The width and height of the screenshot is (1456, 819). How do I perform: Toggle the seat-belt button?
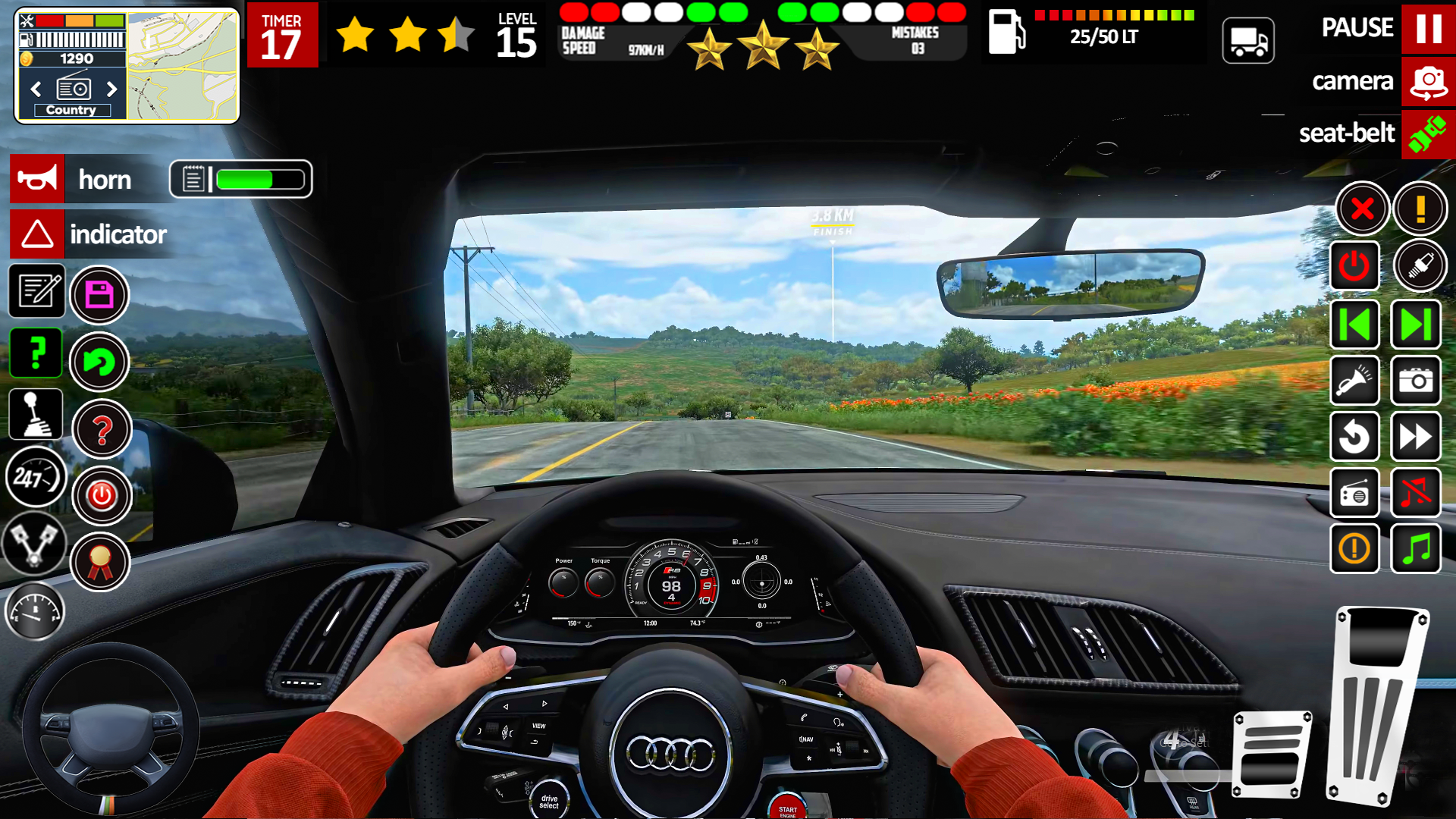1428,134
